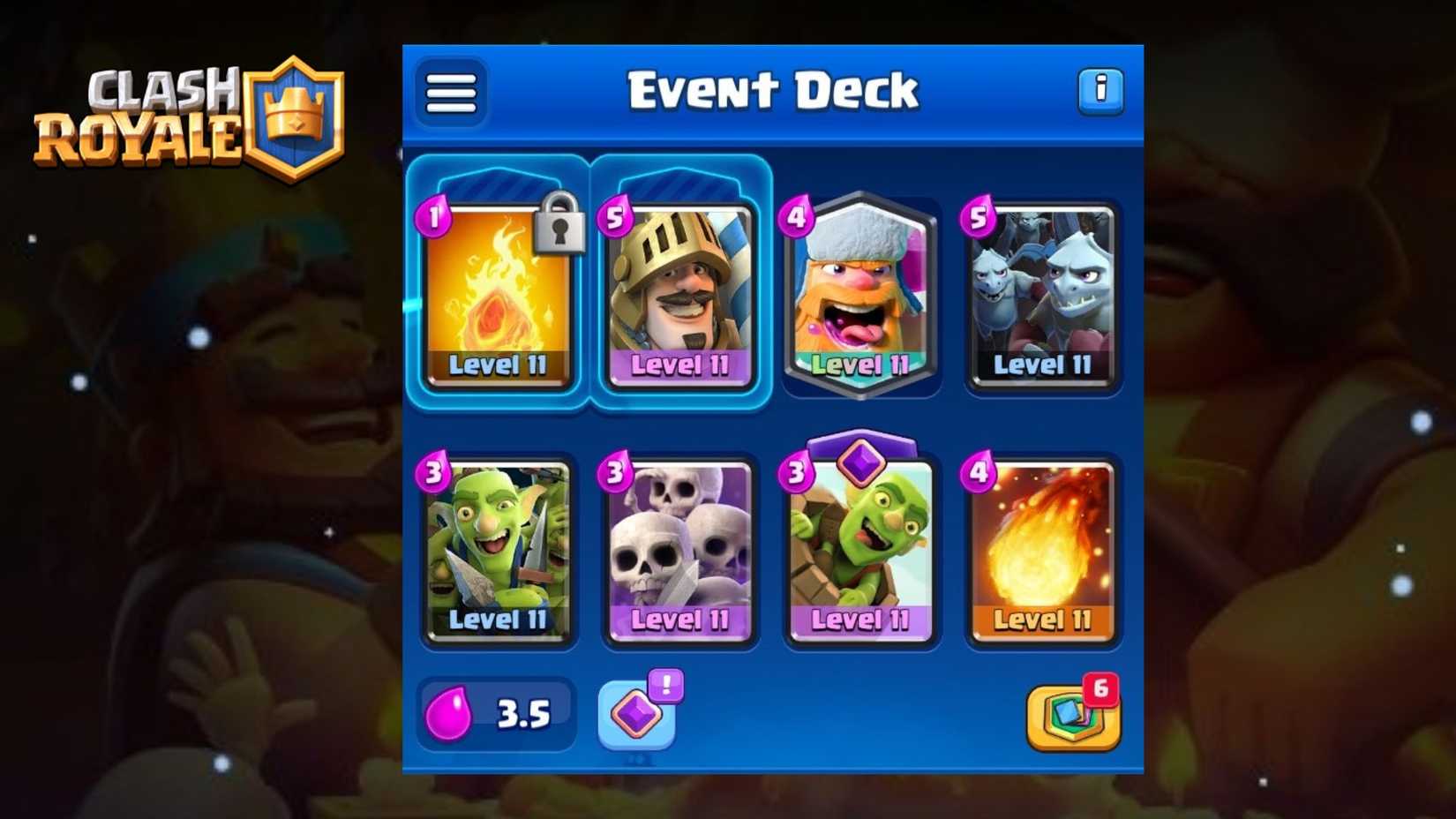Open the deck slots icon at bottom right
The height and width of the screenshot is (819, 1456).
tap(1073, 717)
